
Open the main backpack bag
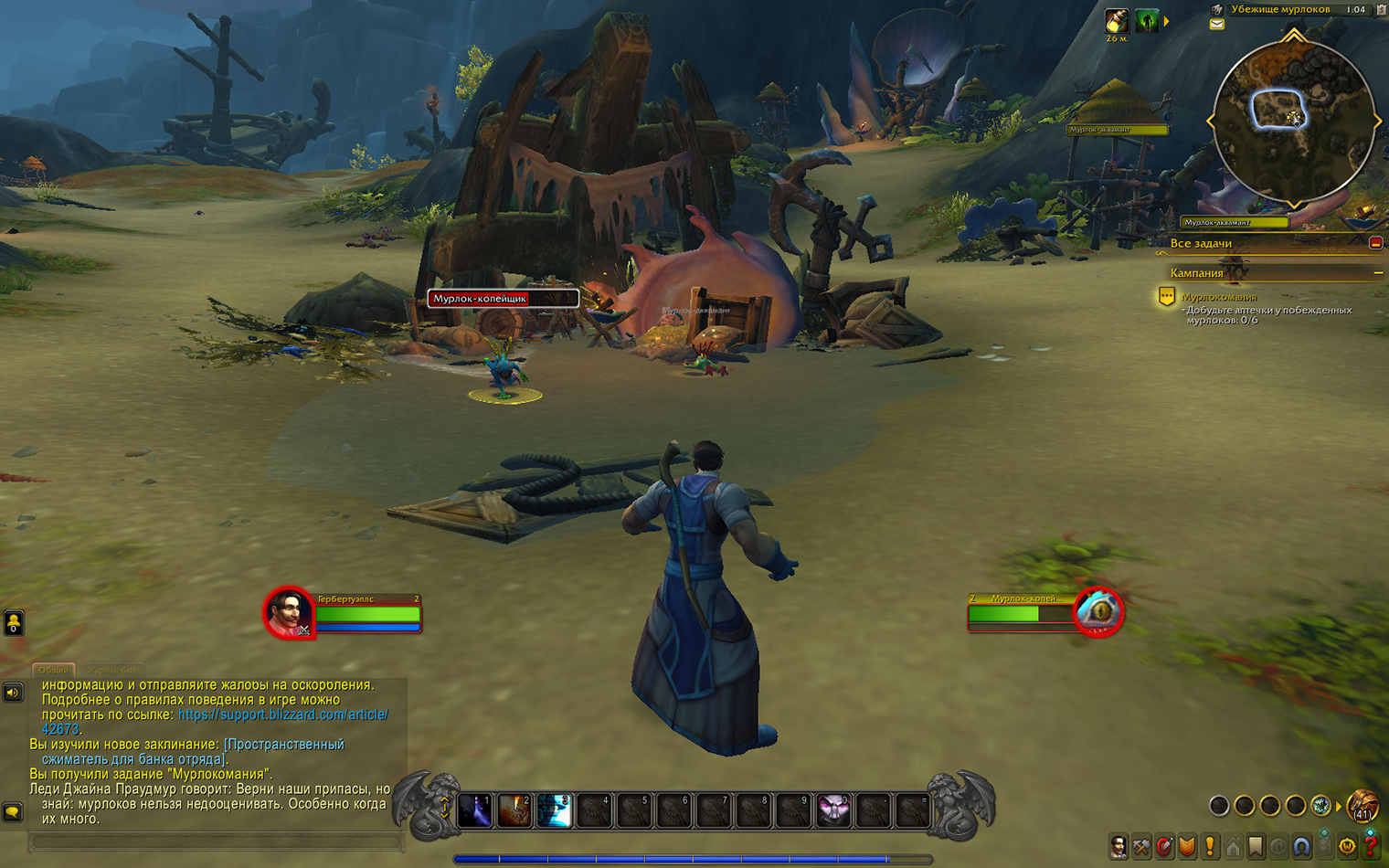(x=1362, y=806)
